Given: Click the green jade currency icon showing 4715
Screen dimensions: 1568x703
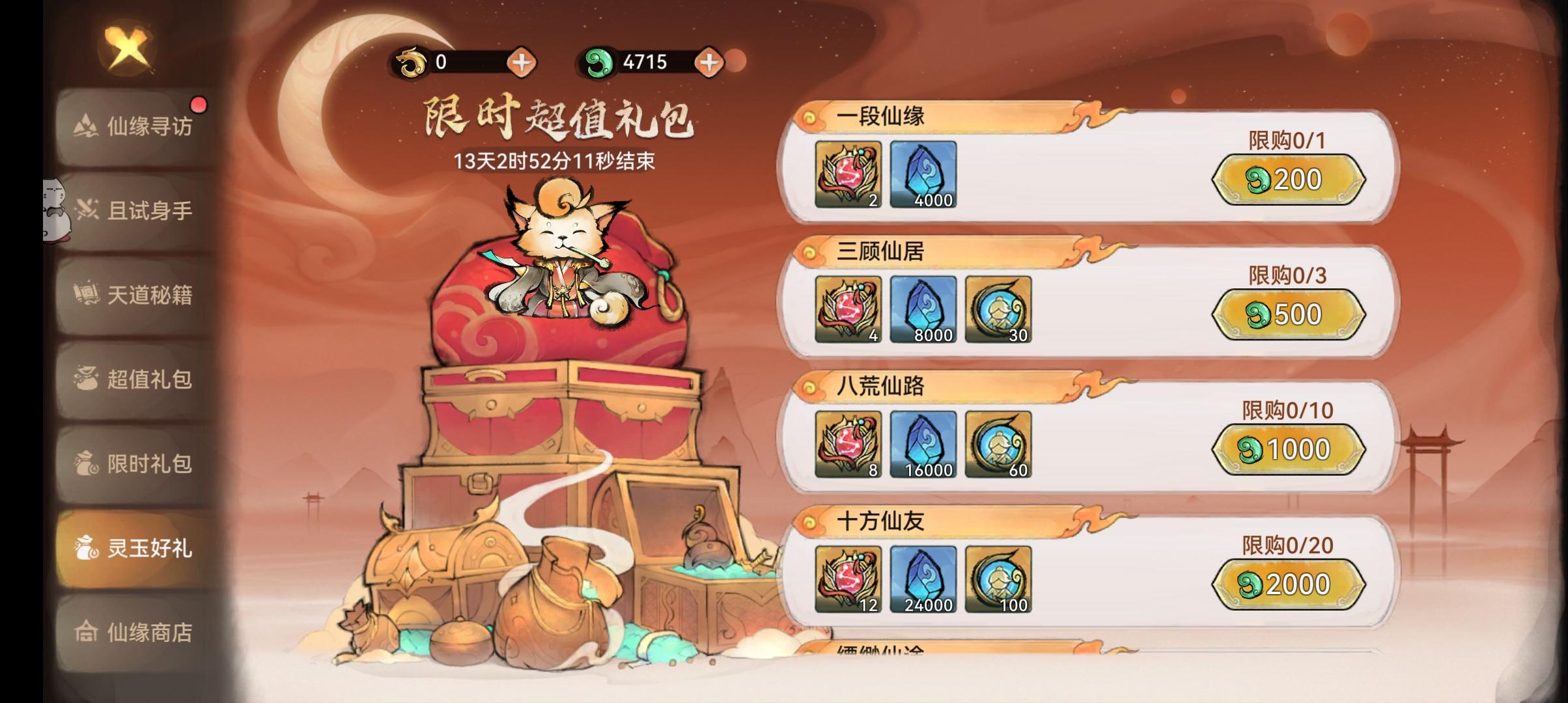Looking at the screenshot, I should tap(602, 62).
